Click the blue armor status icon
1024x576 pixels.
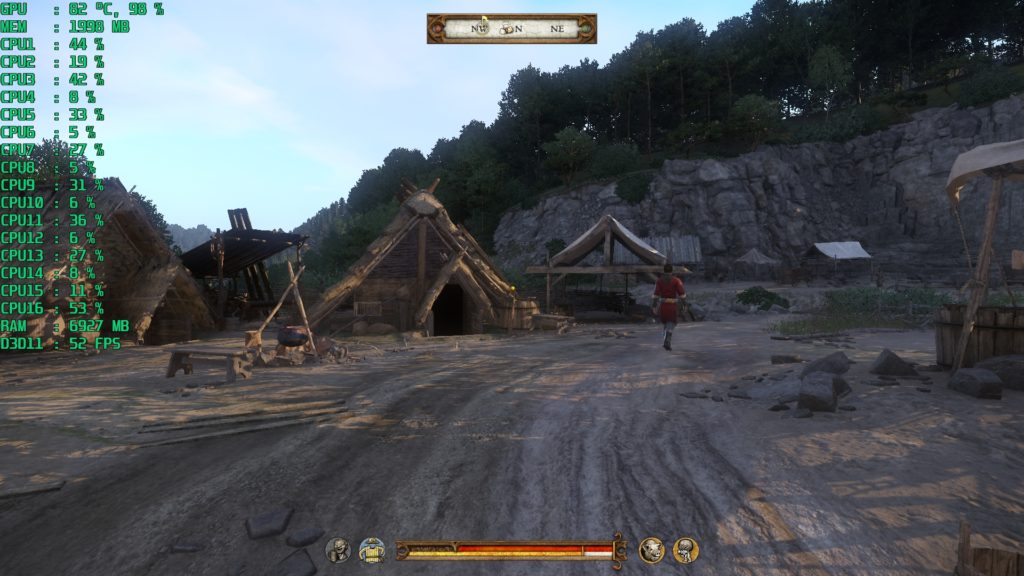tap(372, 549)
